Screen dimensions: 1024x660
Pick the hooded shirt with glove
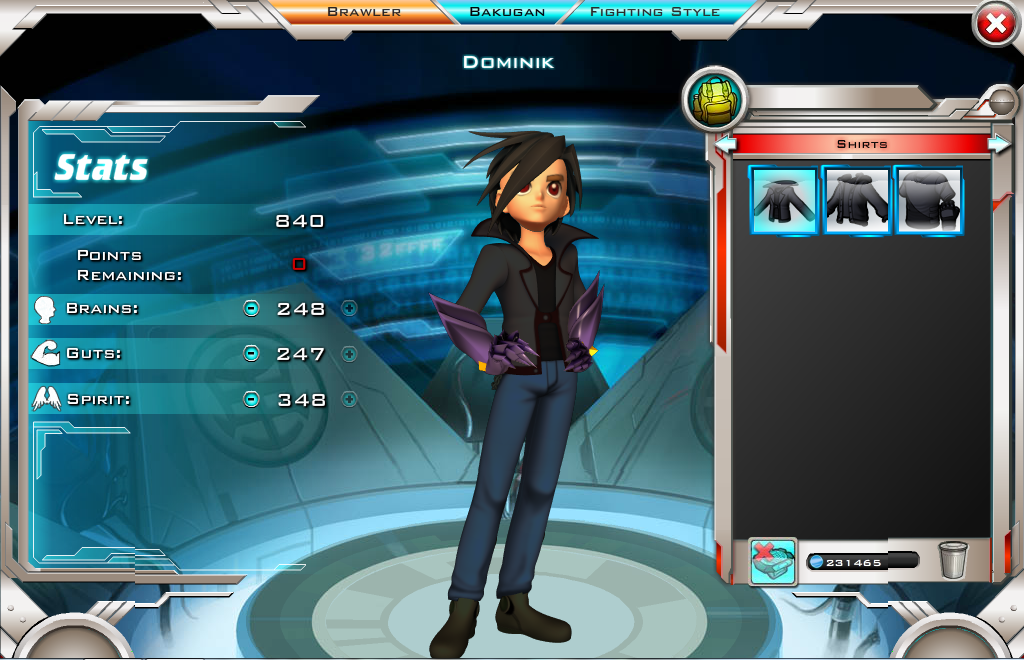tap(929, 200)
